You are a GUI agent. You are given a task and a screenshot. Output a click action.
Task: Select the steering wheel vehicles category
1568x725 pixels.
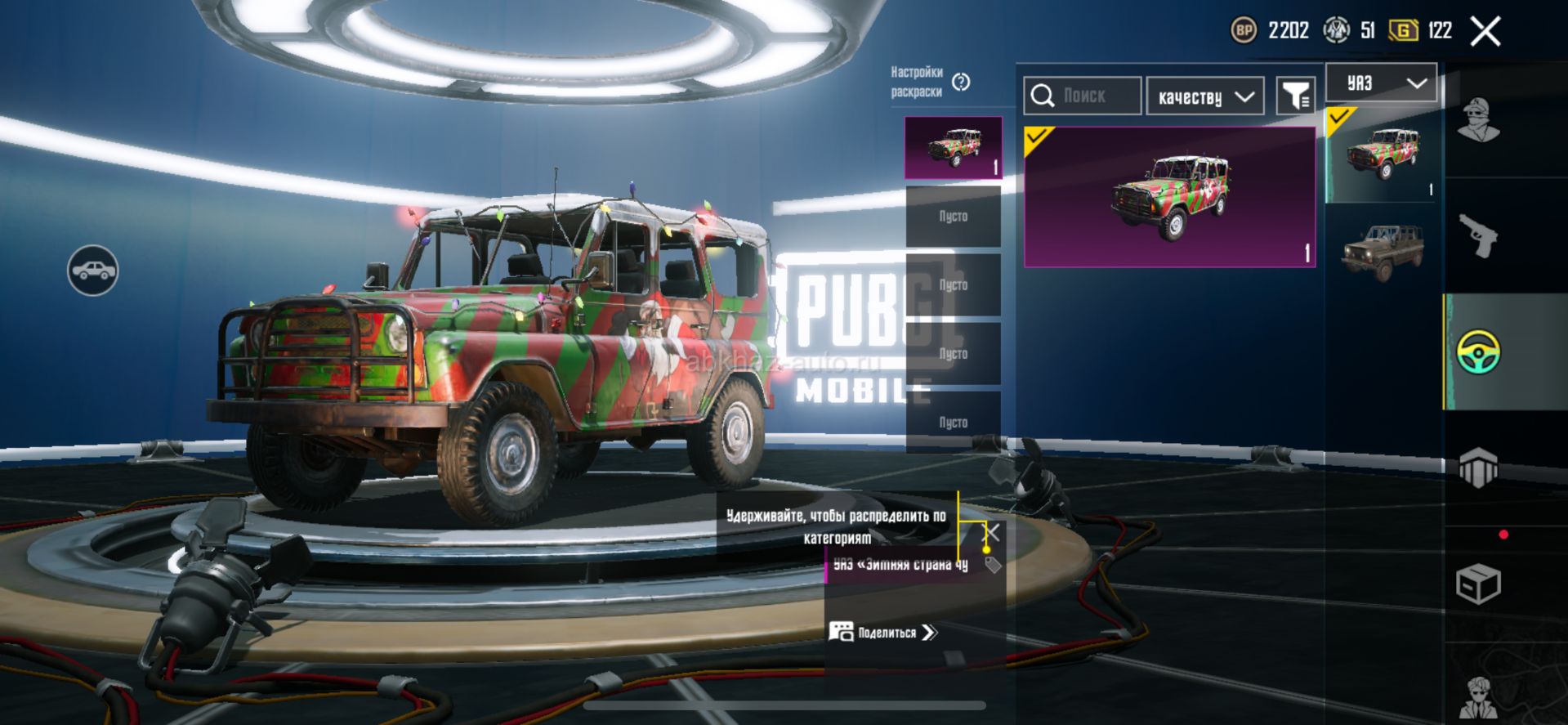(1479, 352)
